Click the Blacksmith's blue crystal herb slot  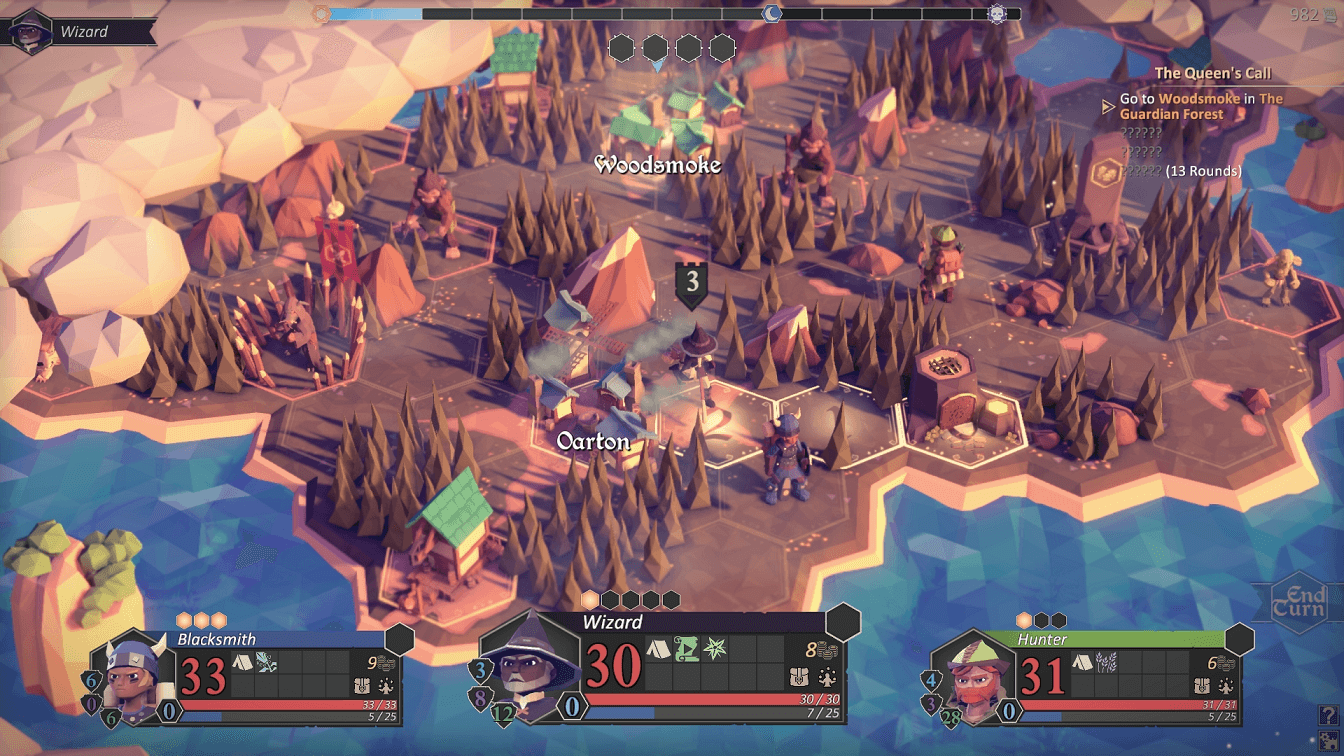[x=266, y=661]
